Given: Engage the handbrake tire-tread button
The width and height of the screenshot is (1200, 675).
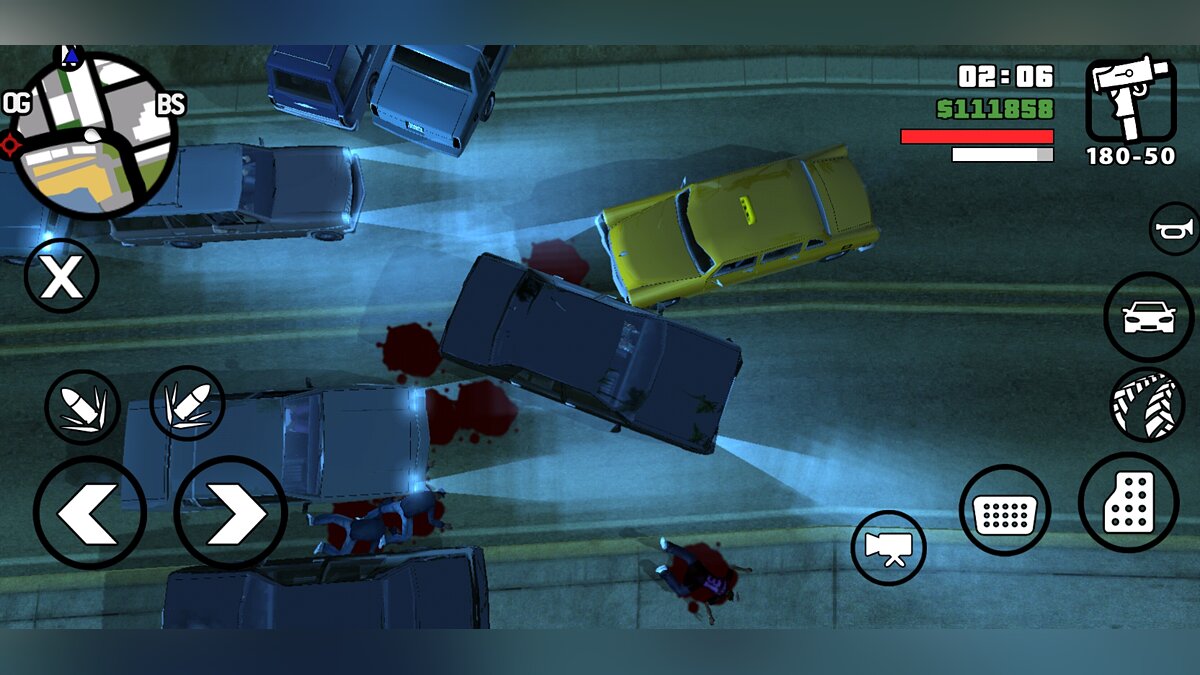Looking at the screenshot, I should 1147,405.
